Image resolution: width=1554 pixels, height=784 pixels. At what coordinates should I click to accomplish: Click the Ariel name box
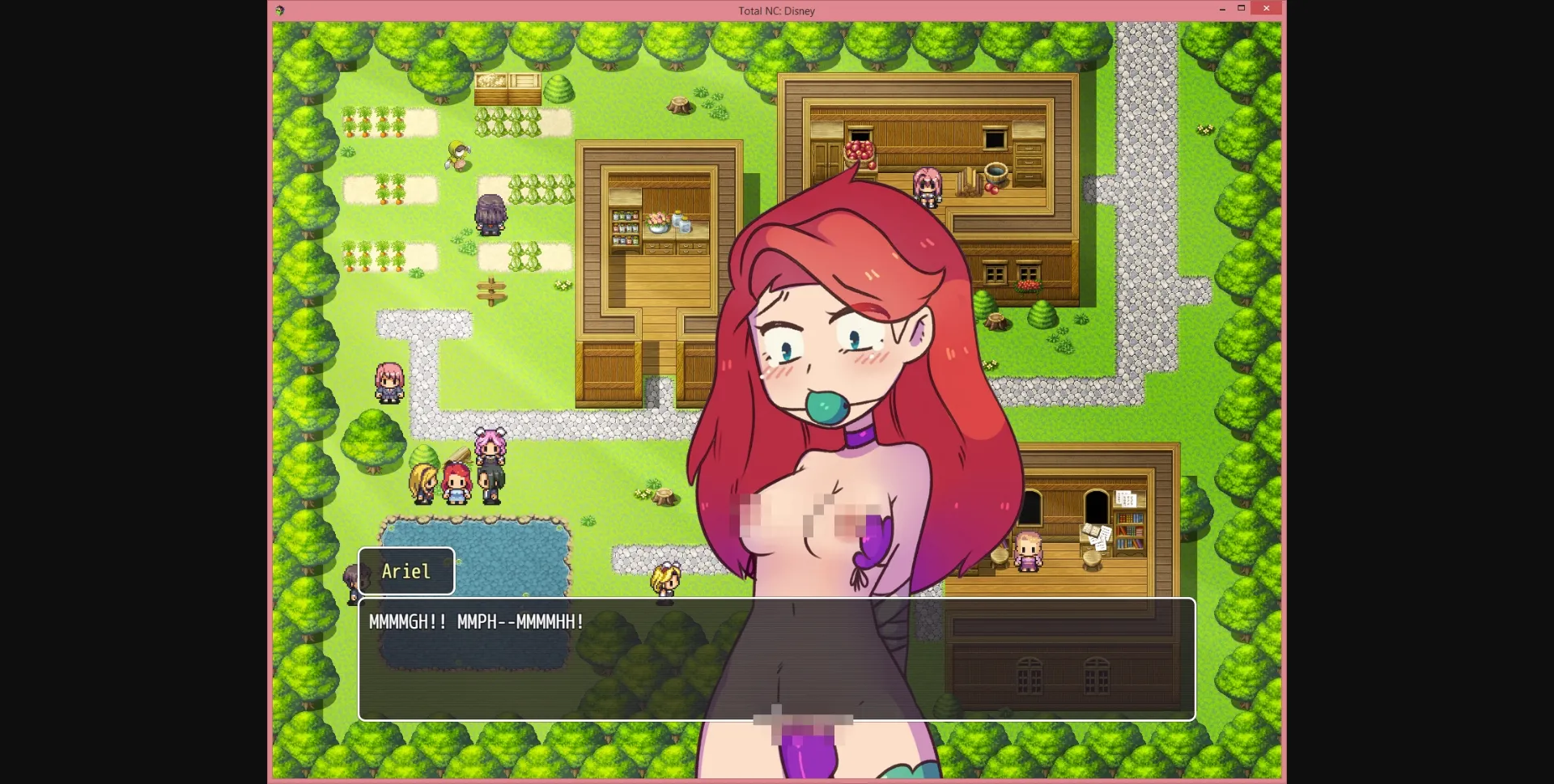(406, 570)
